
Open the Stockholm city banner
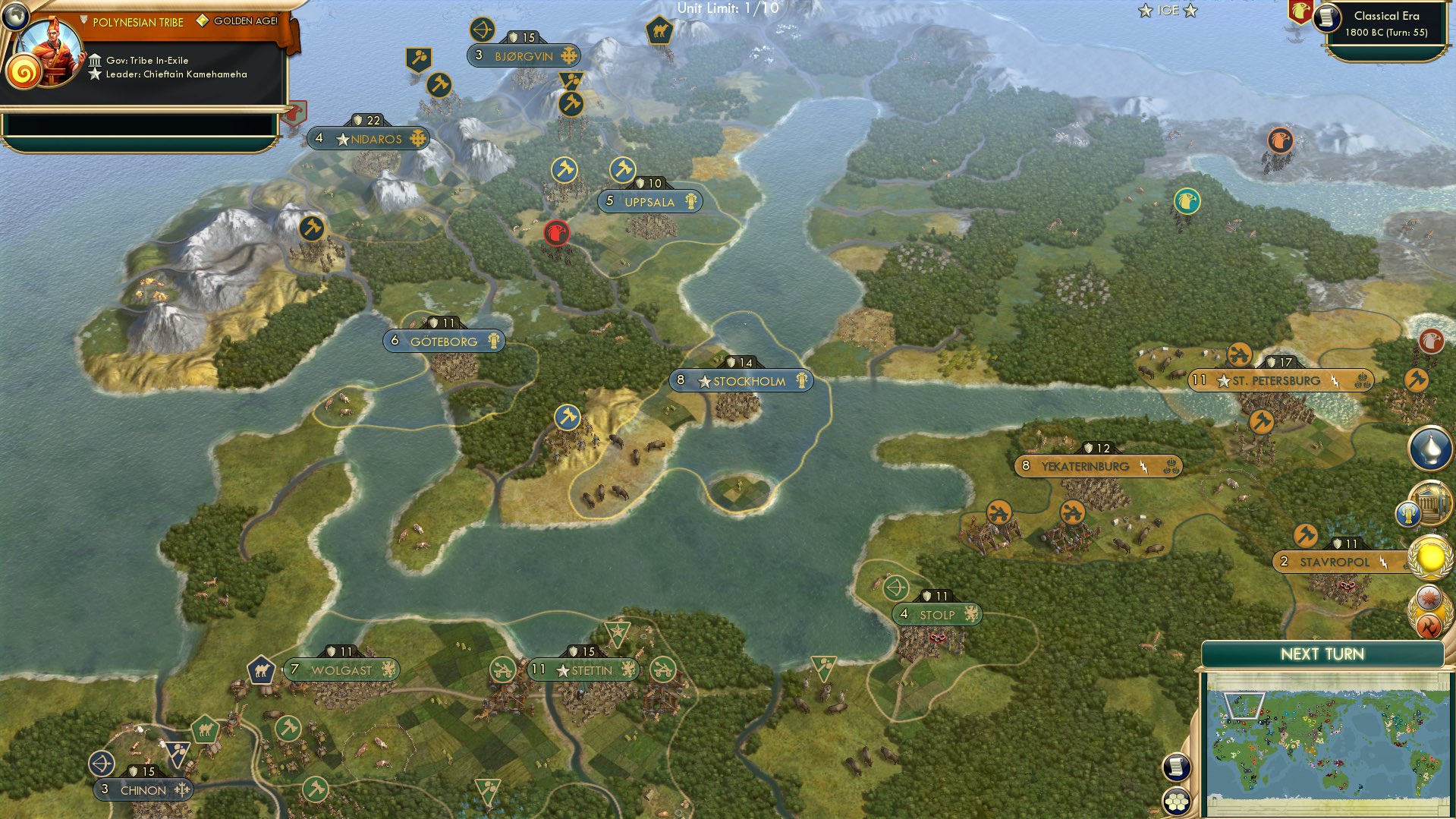(740, 382)
